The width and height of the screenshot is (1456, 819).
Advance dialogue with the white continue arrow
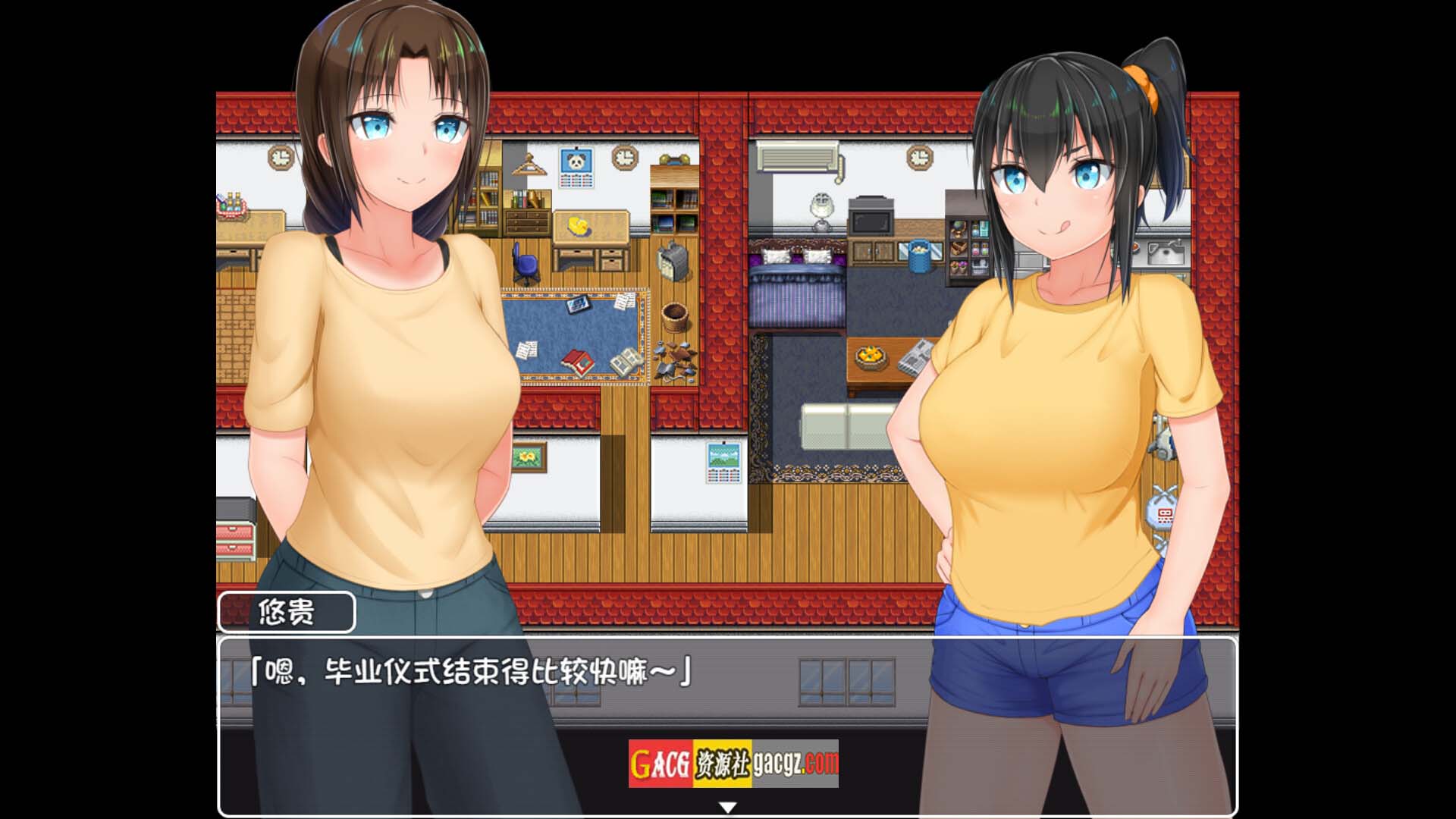728,808
